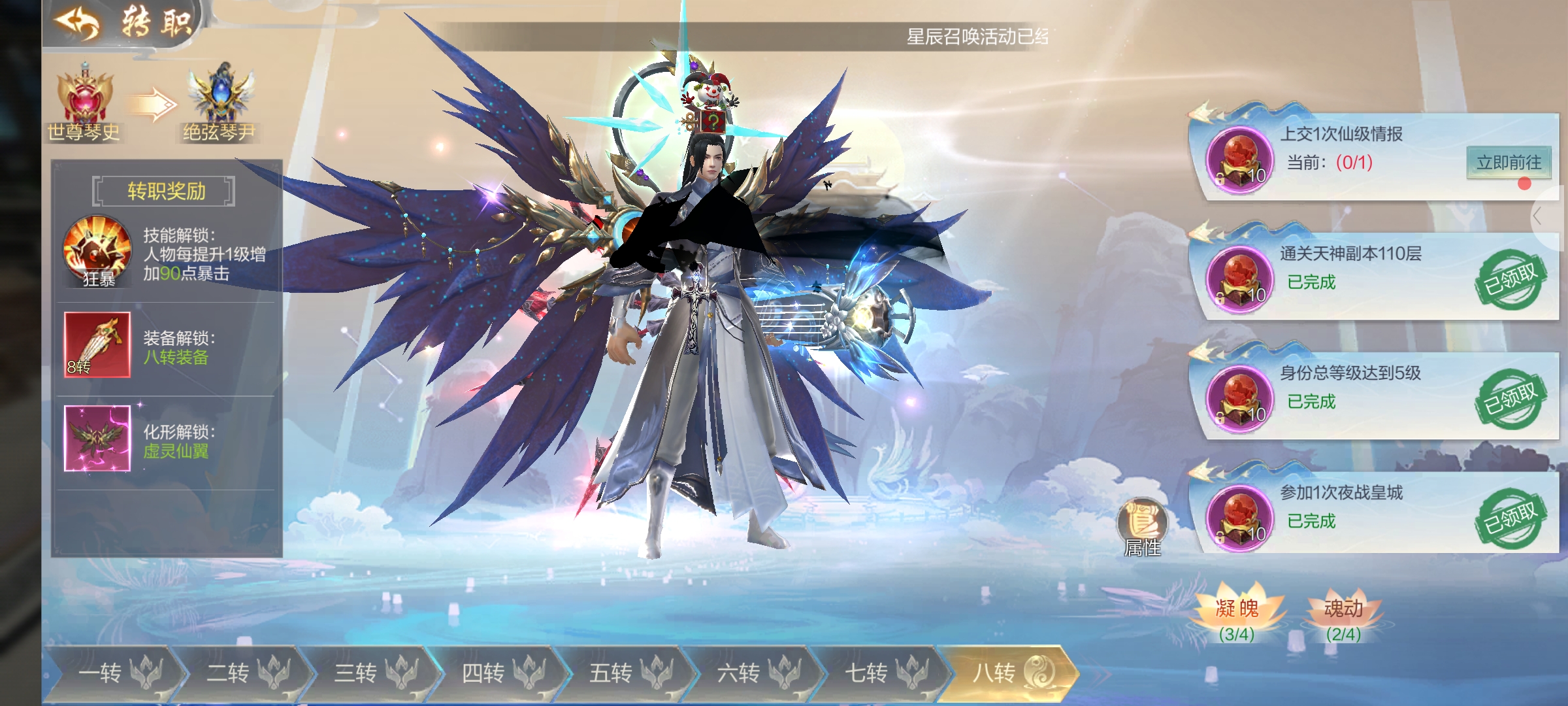1568x706 pixels.
Task: Select the 凝魄 lotus button
Action: (1236, 615)
